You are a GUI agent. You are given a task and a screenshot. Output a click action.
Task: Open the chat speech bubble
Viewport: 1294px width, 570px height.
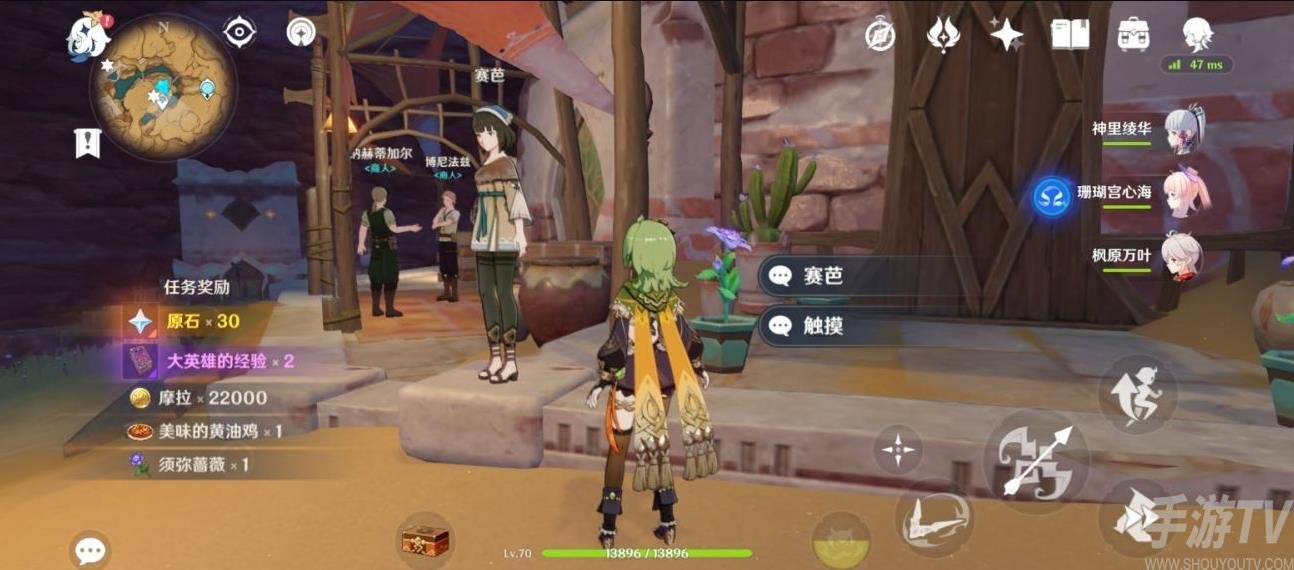(90, 549)
